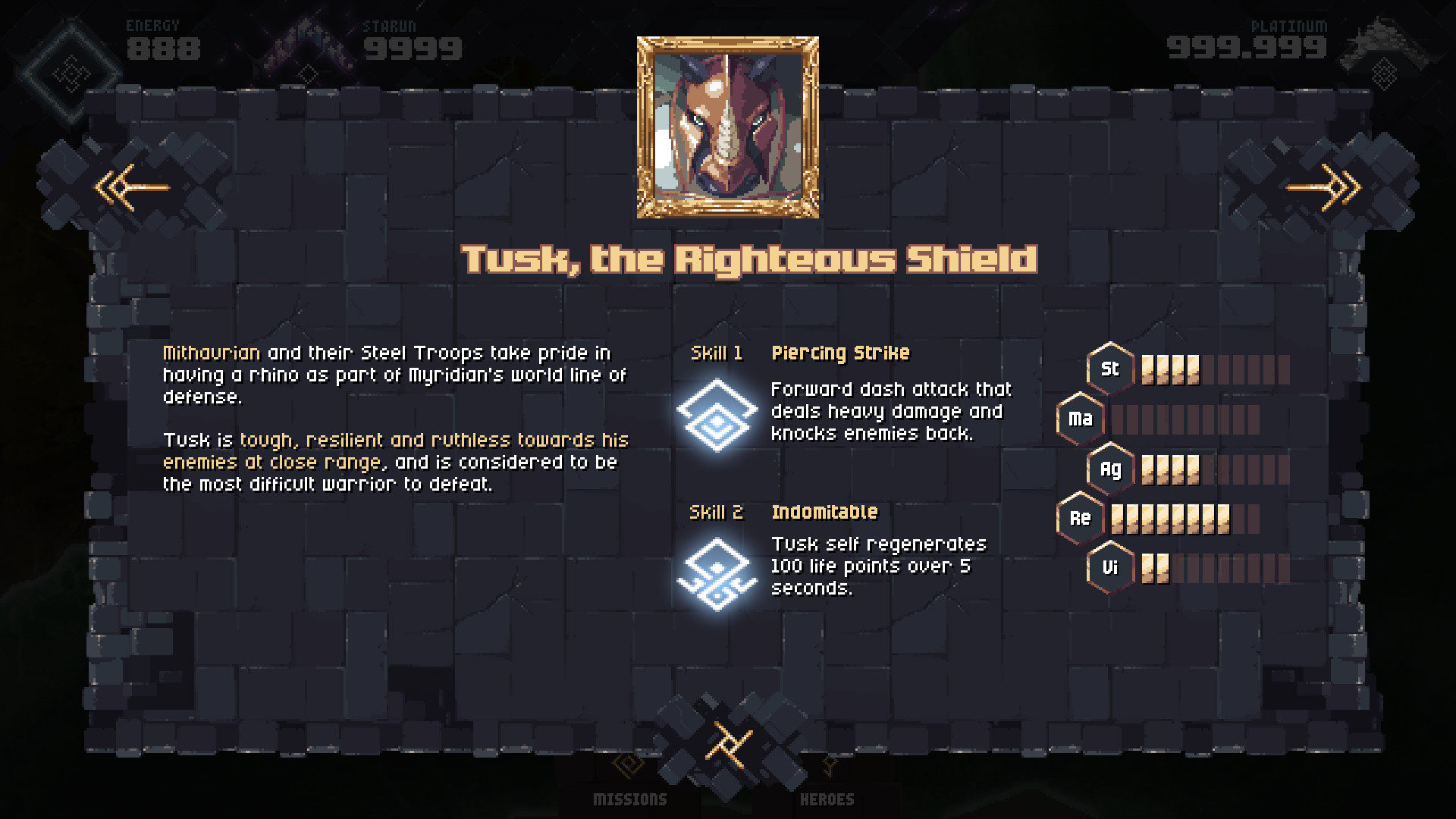Open Tusk's framed portrait
This screenshot has height=819, width=1456.
click(x=729, y=124)
